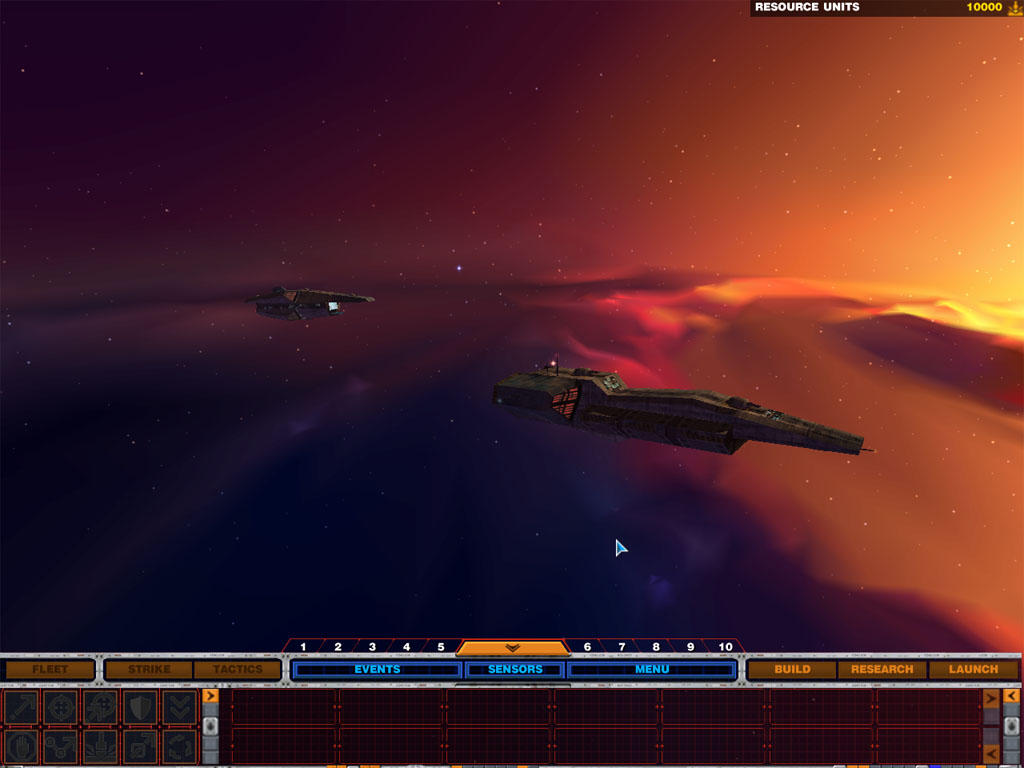Open the Research manager

(882, 669)
